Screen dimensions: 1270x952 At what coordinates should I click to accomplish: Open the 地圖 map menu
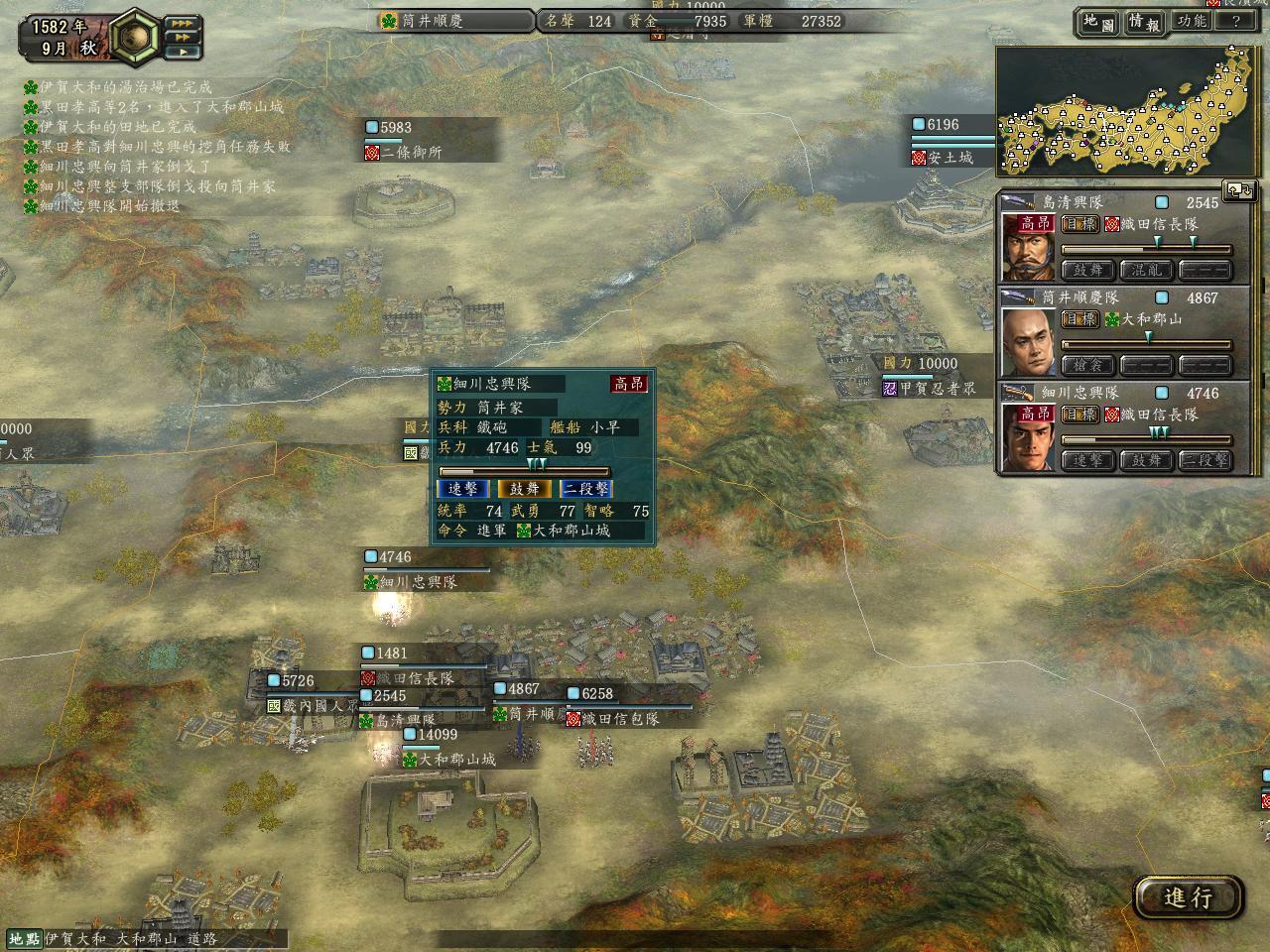(x=1099, y=22)
